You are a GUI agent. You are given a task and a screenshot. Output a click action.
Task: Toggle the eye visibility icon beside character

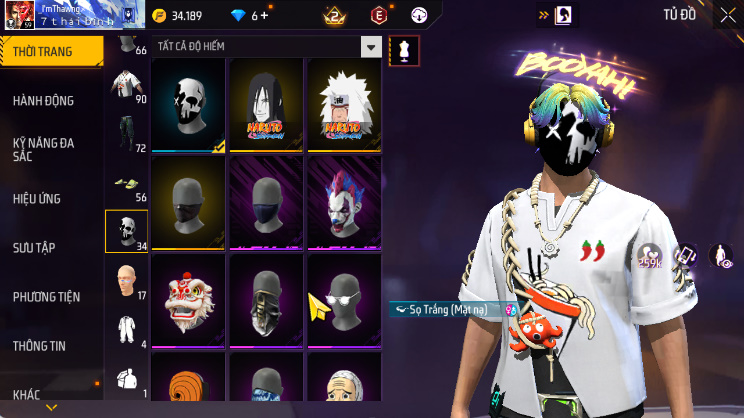point(720,256)
